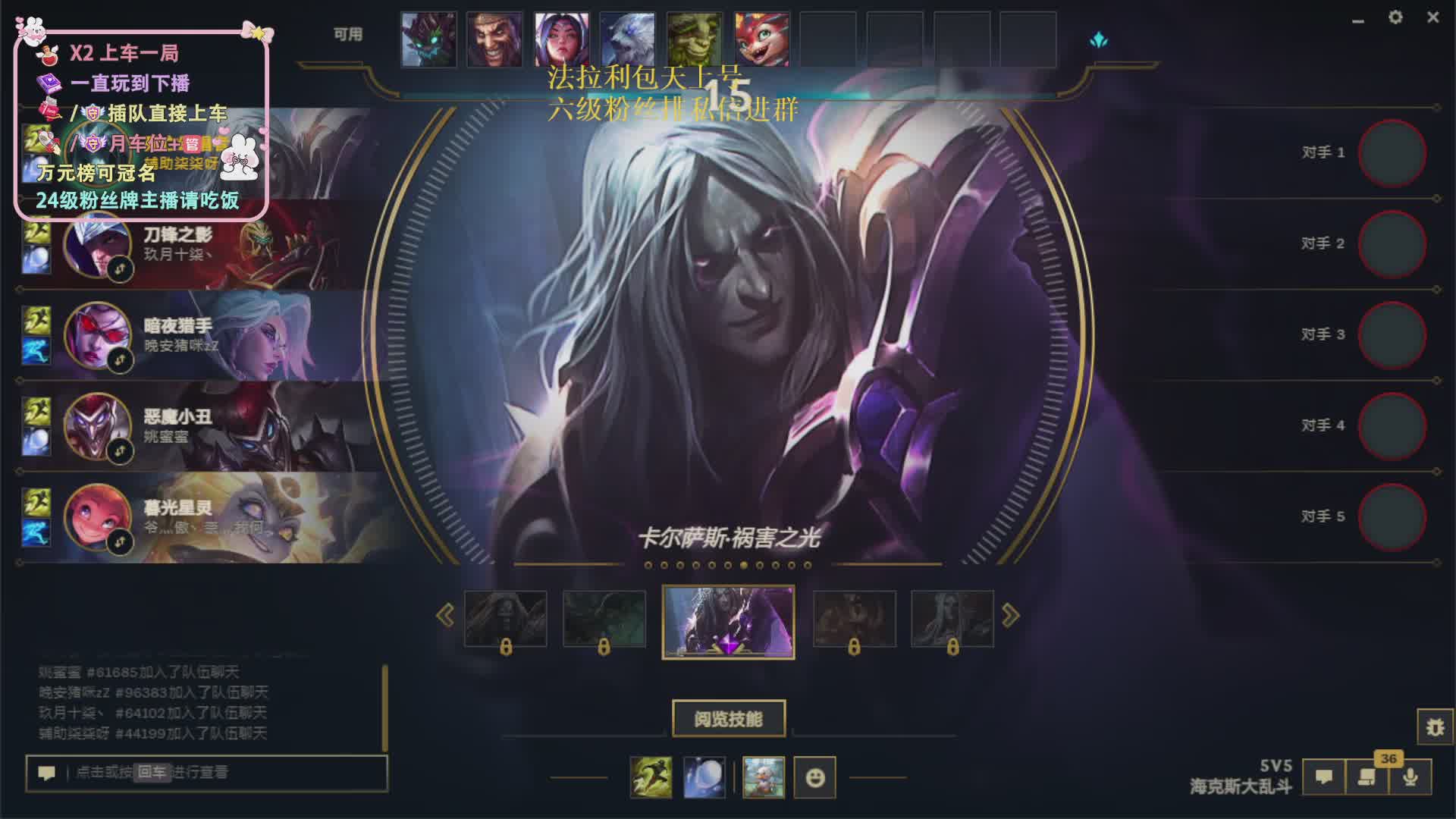Open client settings gear

point(1395,17)
